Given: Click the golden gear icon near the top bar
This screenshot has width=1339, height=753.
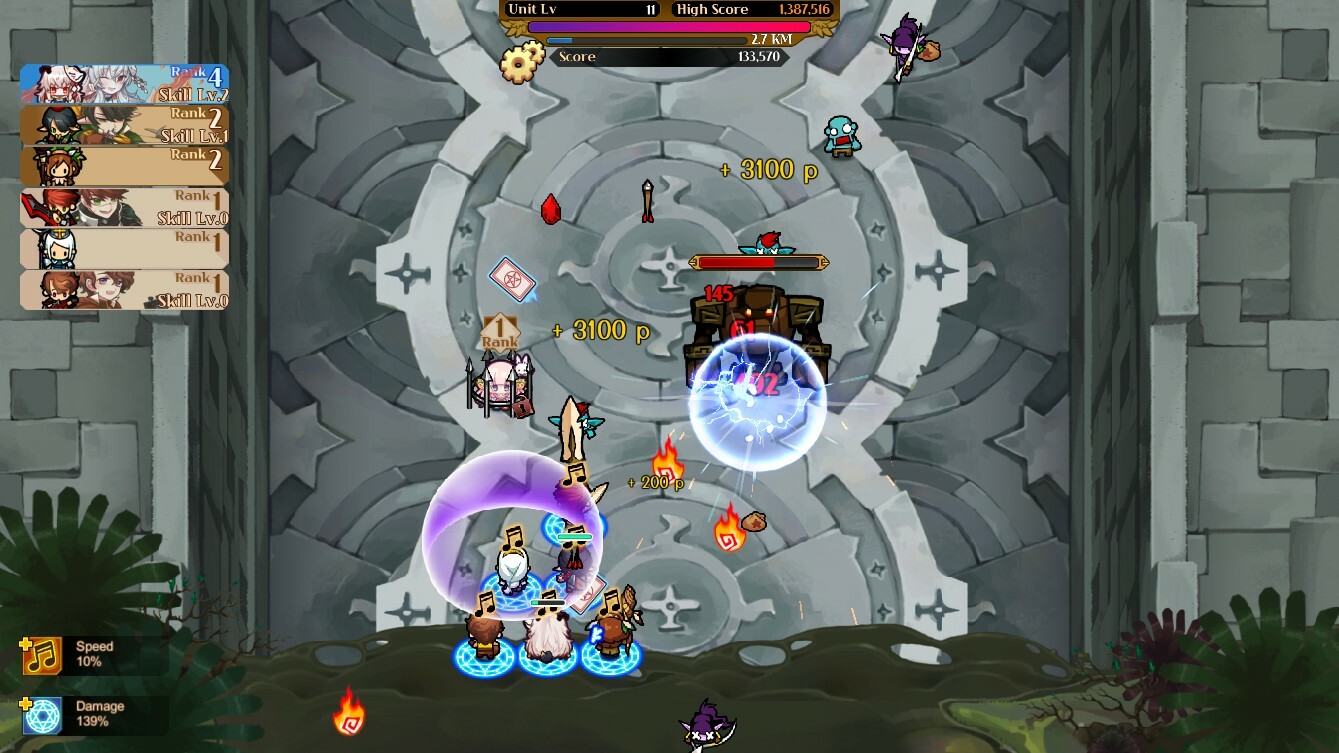Looking at the screenshot, I should 519,64.
